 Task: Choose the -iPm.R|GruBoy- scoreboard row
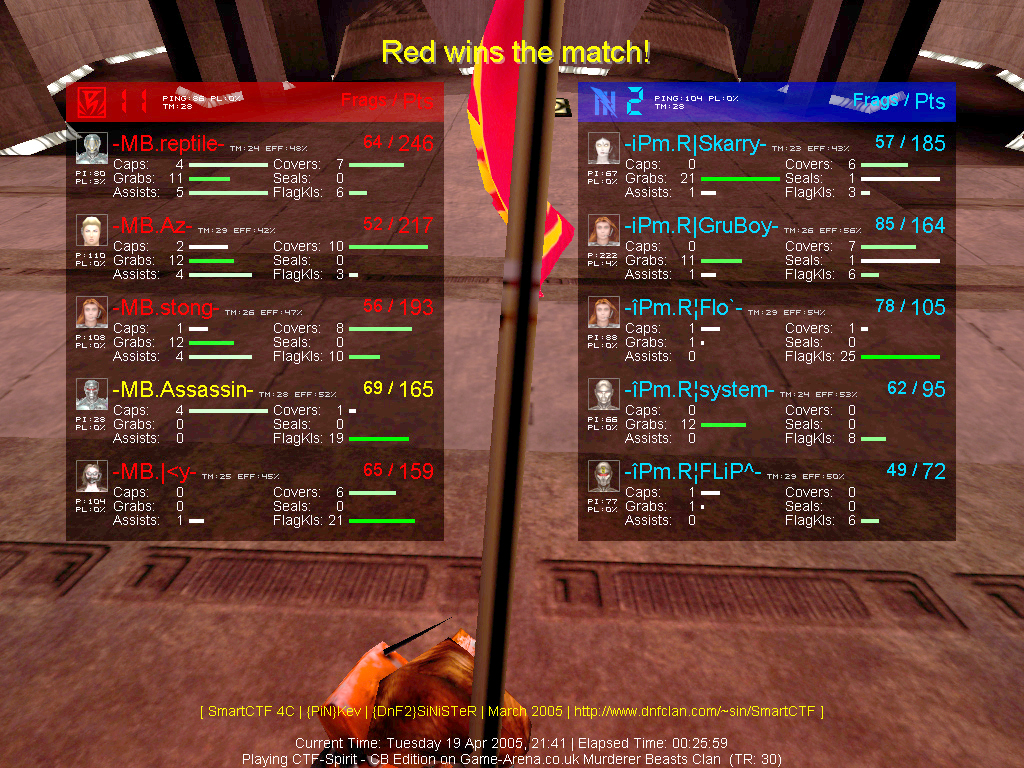(701, 226)
